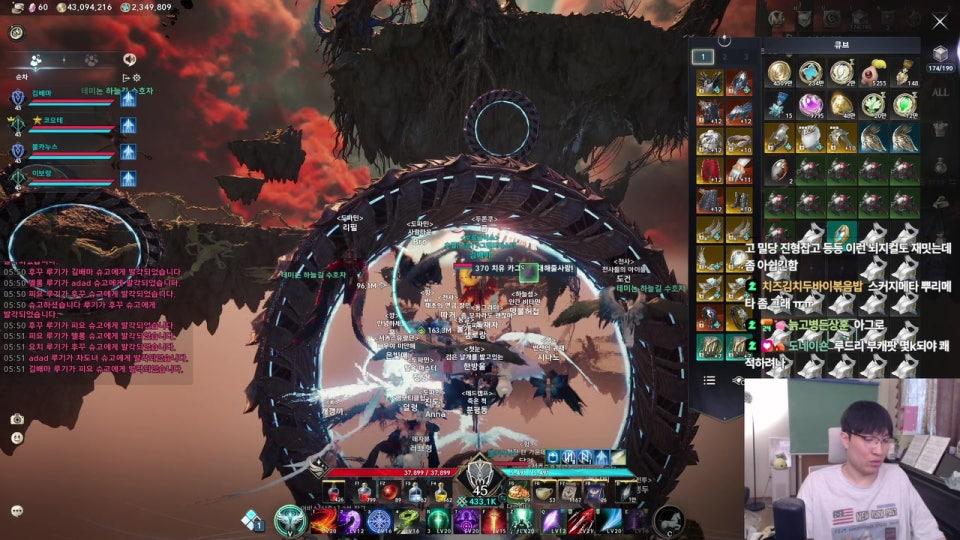
Task: Activate the winged emblem skill on the hotbar
Action: pos(291,520)
